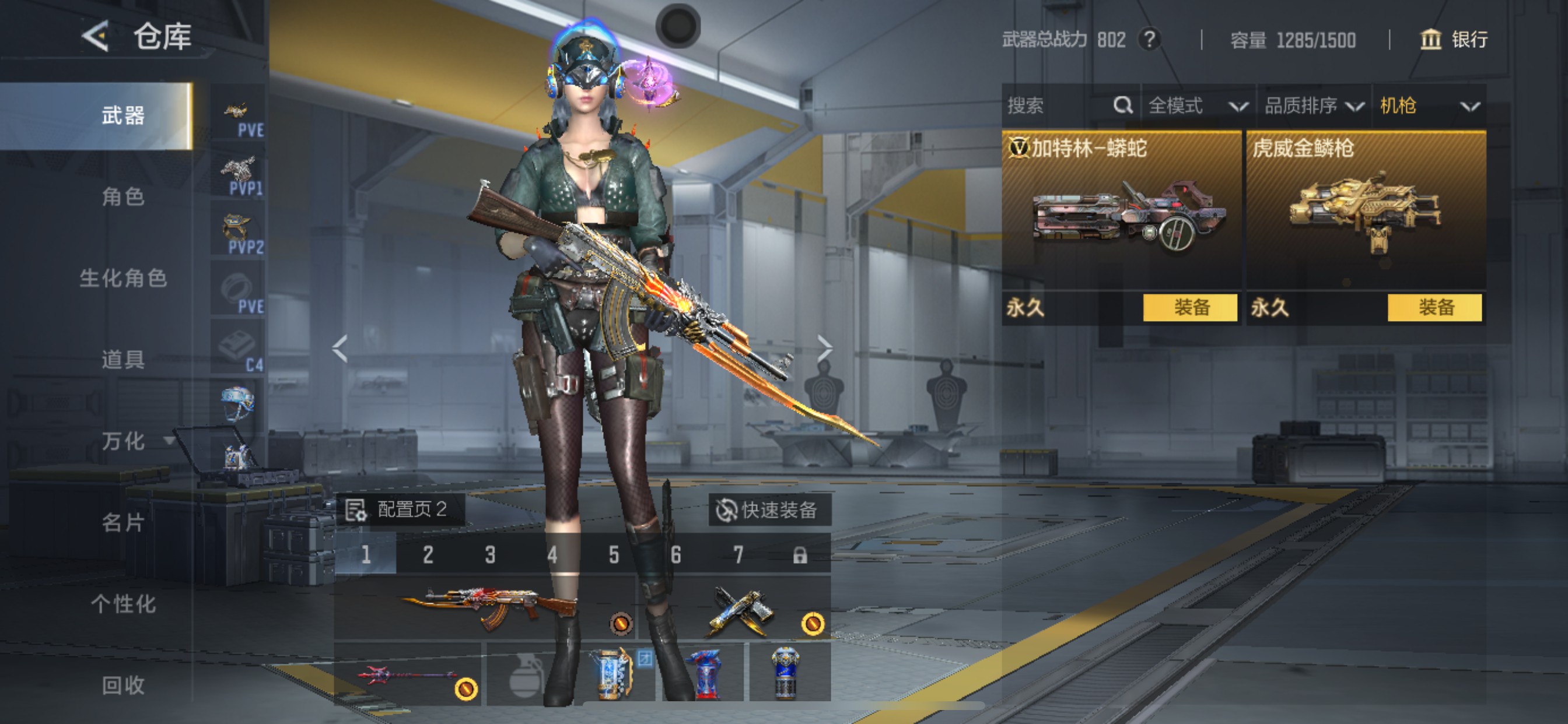Show weapon power help question mark

pos(1149,40)
